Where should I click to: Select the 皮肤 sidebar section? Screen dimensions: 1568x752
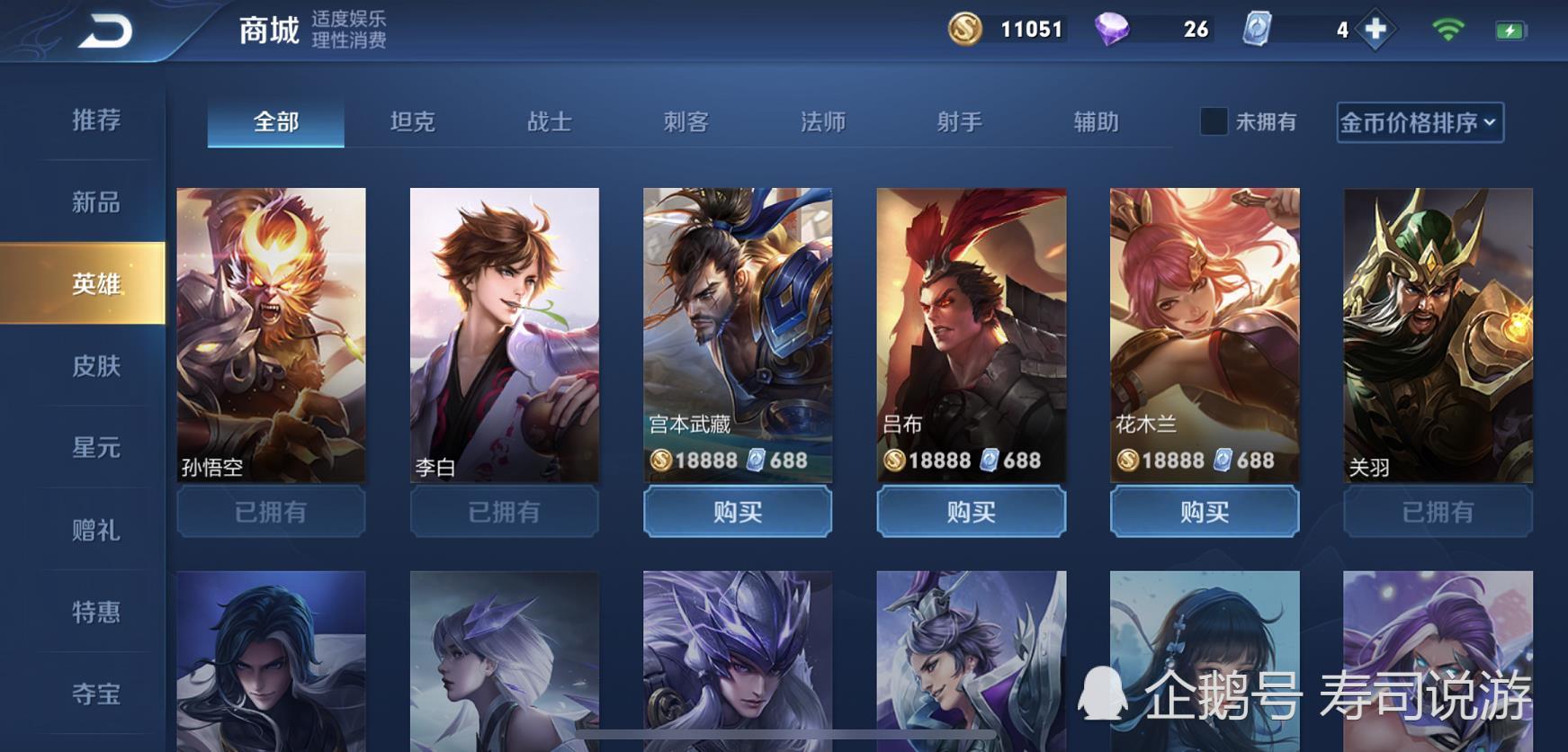(x=94, y=366)
